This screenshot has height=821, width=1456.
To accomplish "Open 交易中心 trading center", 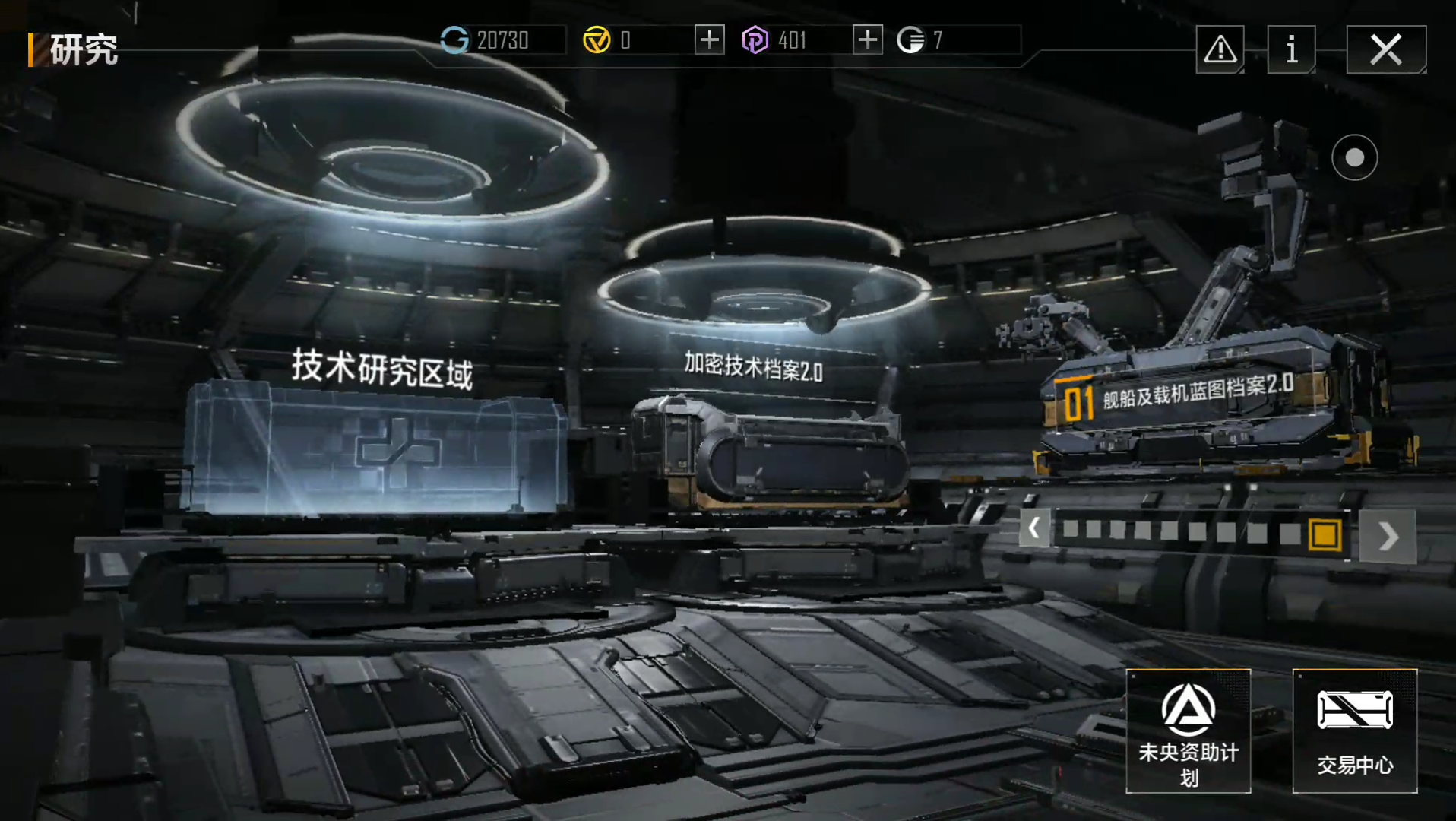I will pyautogui.click(x=1354, y=731).
